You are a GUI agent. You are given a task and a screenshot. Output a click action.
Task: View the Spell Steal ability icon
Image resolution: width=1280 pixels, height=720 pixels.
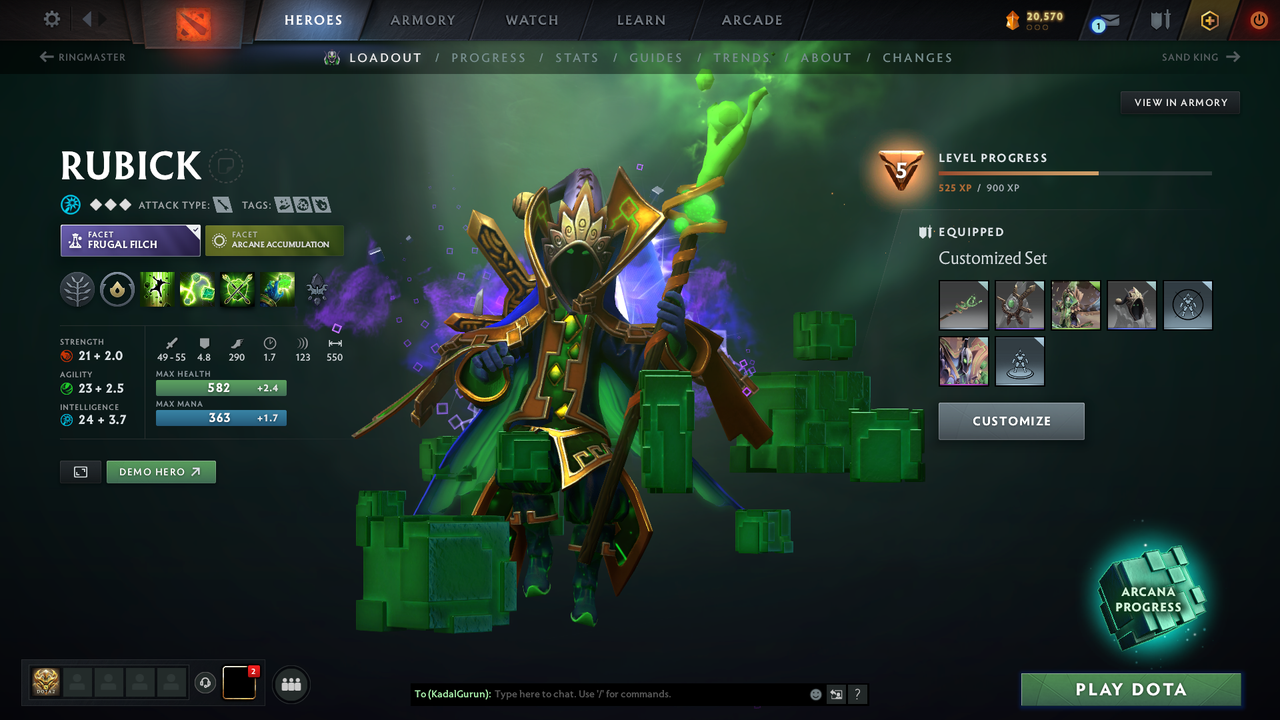tap(277, 289)
